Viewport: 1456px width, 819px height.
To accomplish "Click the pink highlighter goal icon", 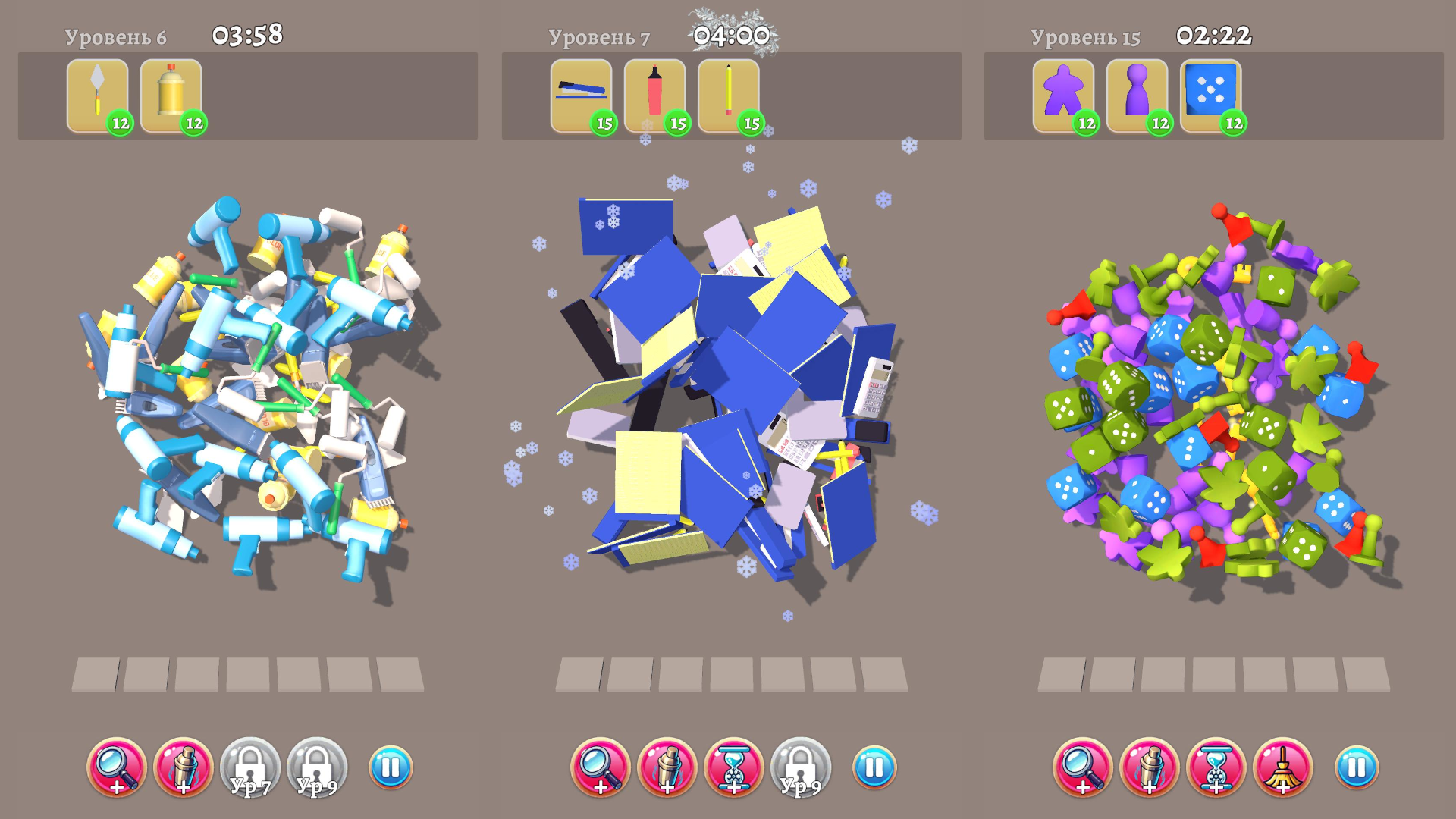I will click(x=654, y=93).
